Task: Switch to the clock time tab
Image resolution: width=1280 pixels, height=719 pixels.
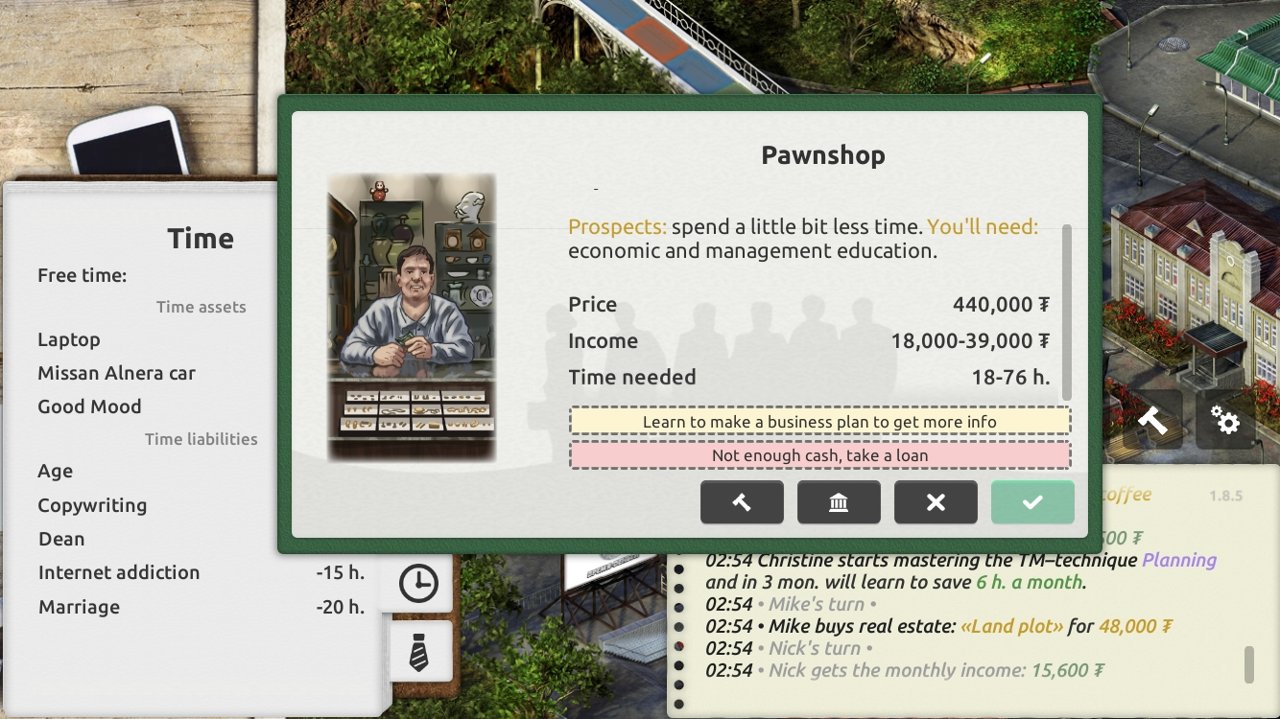Action: tap(418, 583)
